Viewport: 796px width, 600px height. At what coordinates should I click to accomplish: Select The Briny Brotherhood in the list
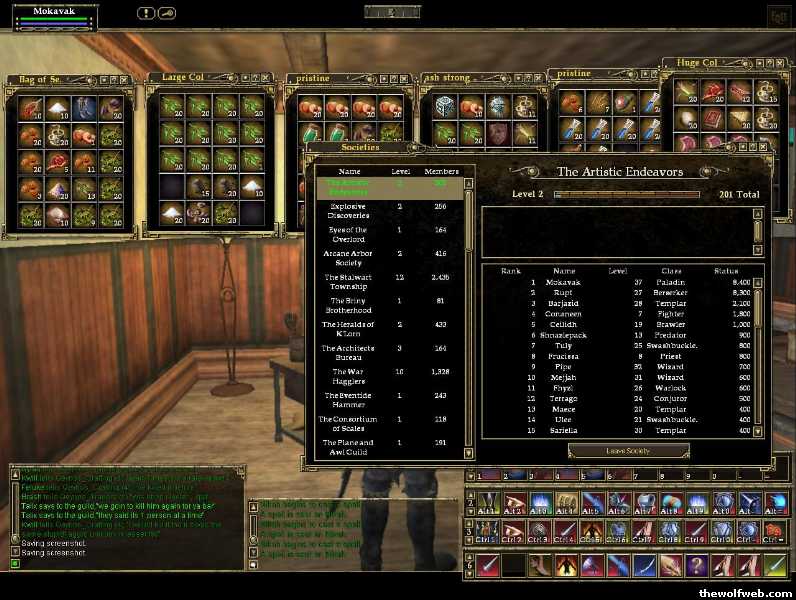click(348, 305)
